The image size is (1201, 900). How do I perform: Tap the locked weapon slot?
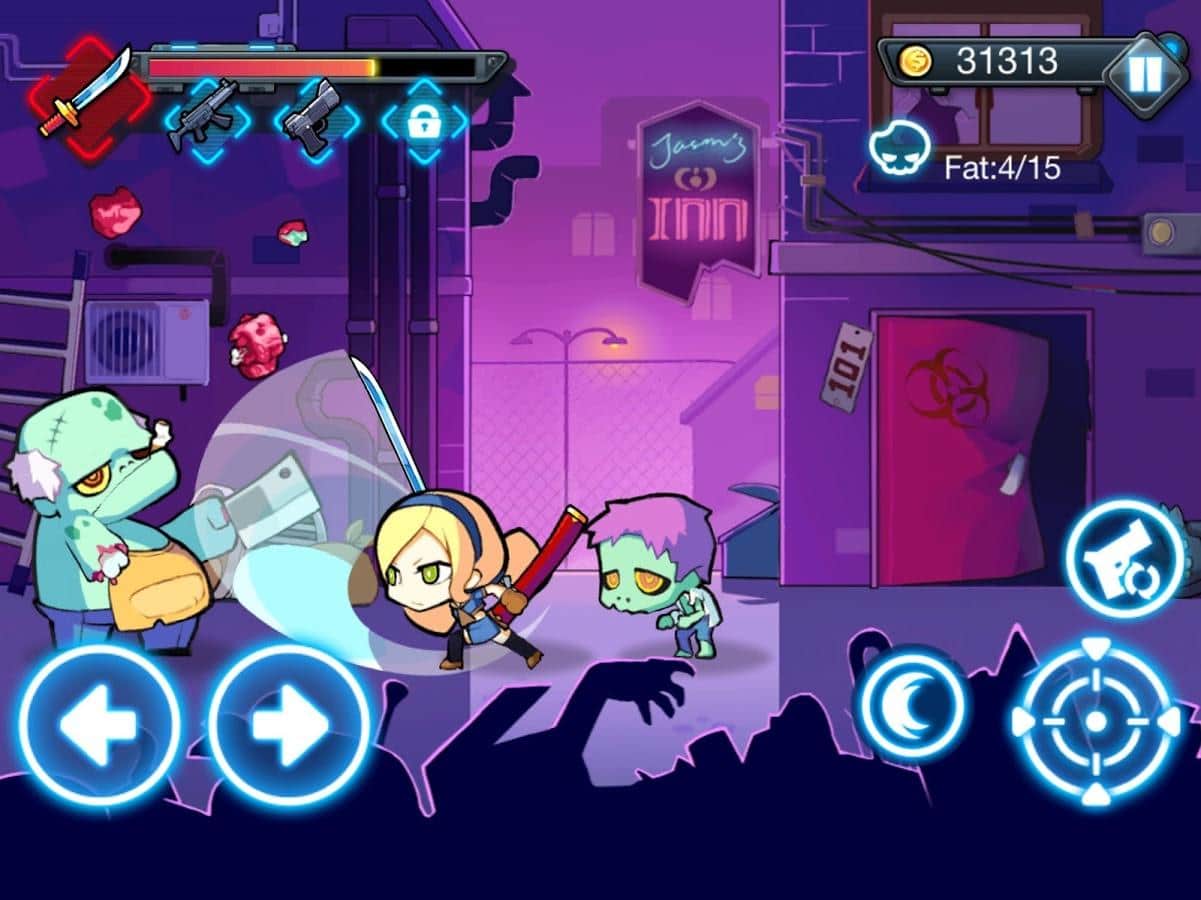(x=424, y=120)
